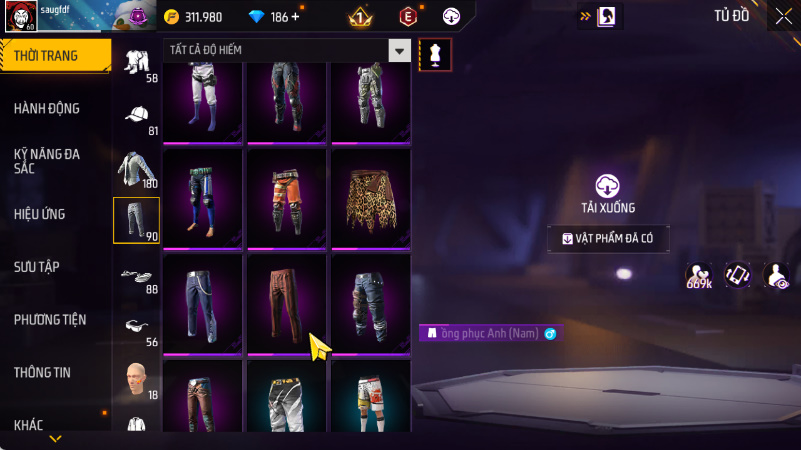Add diamonds with the plus button
Viewport: 801px width, 450px height.
click(x=295, y=17)
